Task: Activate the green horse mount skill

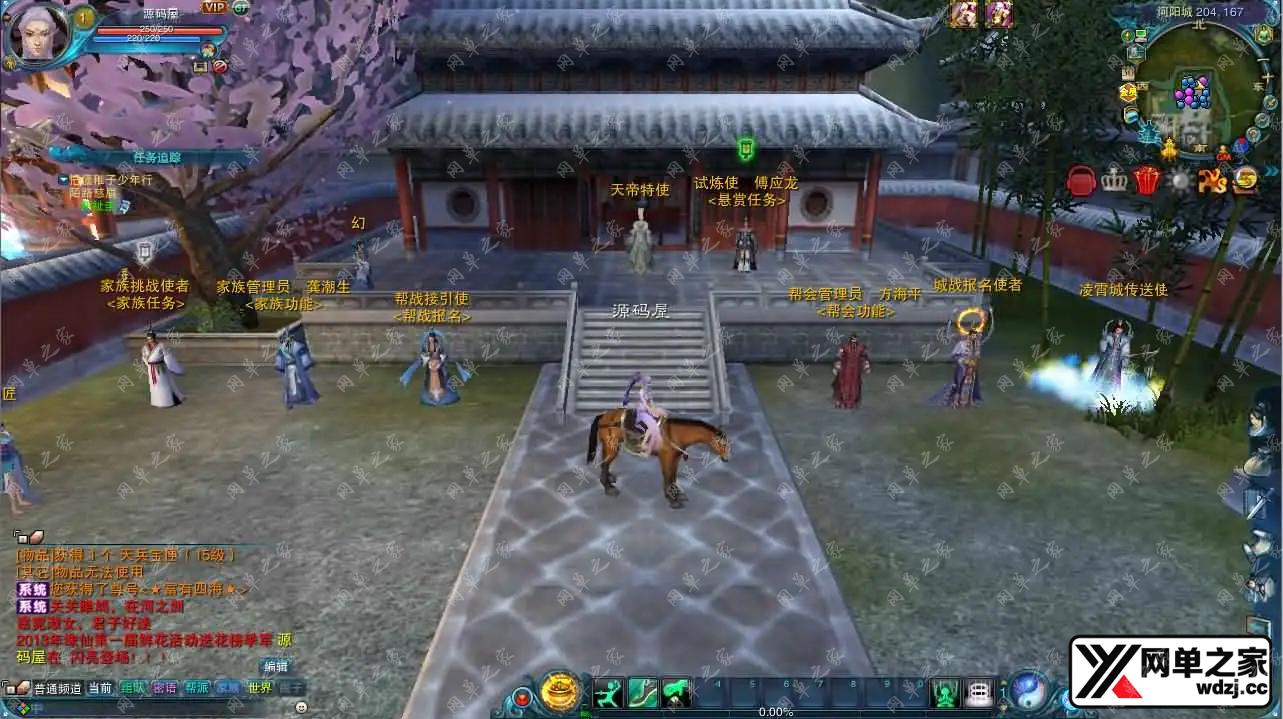Action: tap(676, 692)
